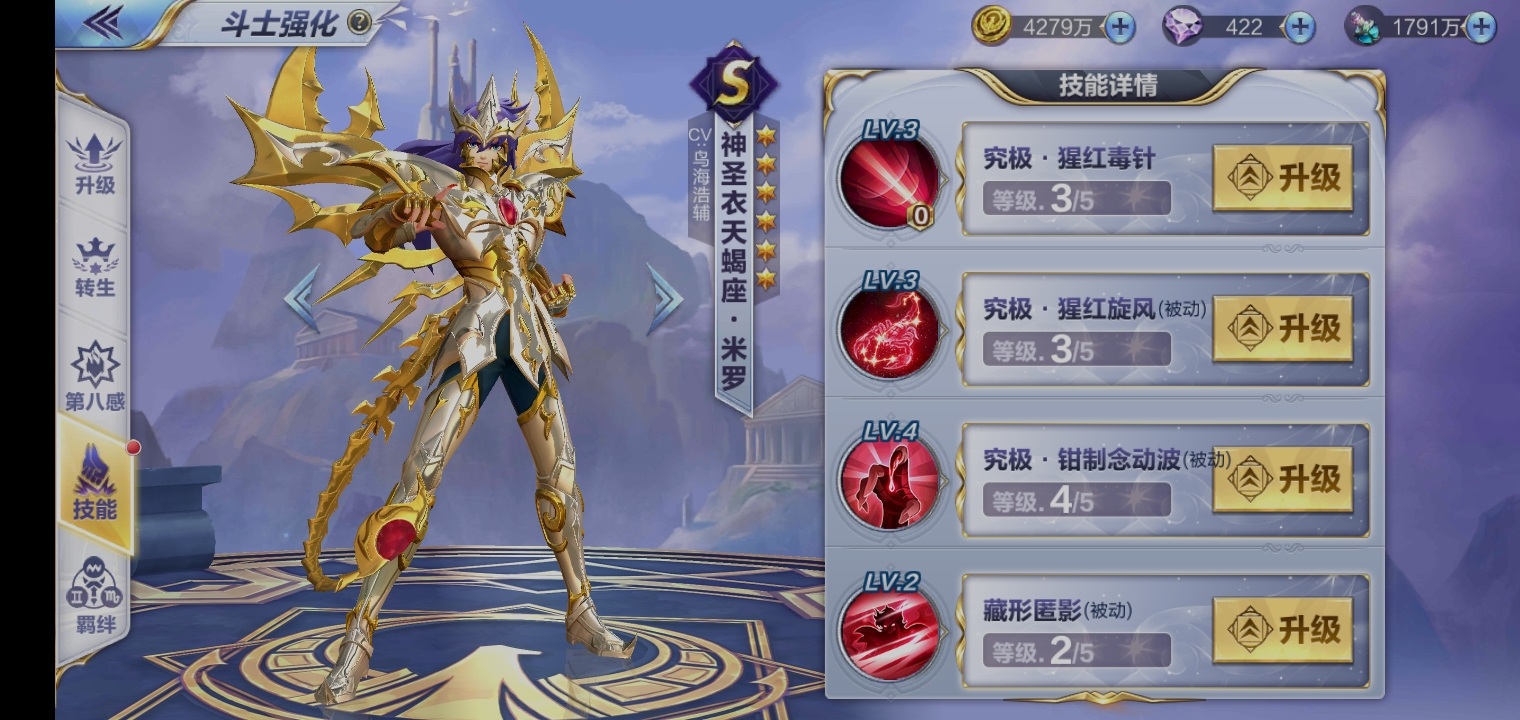The height and width of the screenshot is (720, 1520).
Task: Show the previous saint with left arrow
Action: 302,298
